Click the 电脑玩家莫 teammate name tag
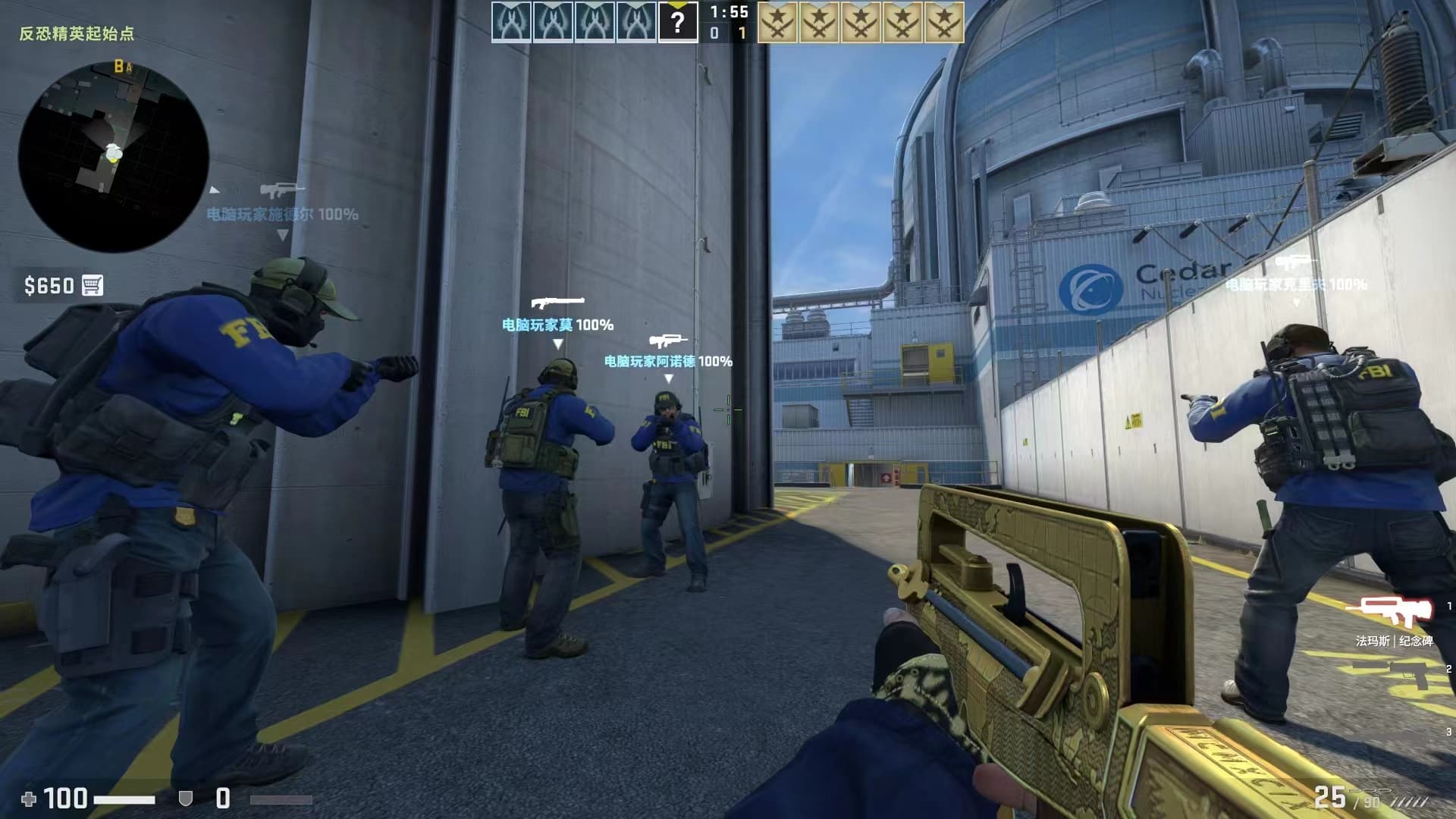The height and width of the screenshot is (819, 1456). (557, 325)
